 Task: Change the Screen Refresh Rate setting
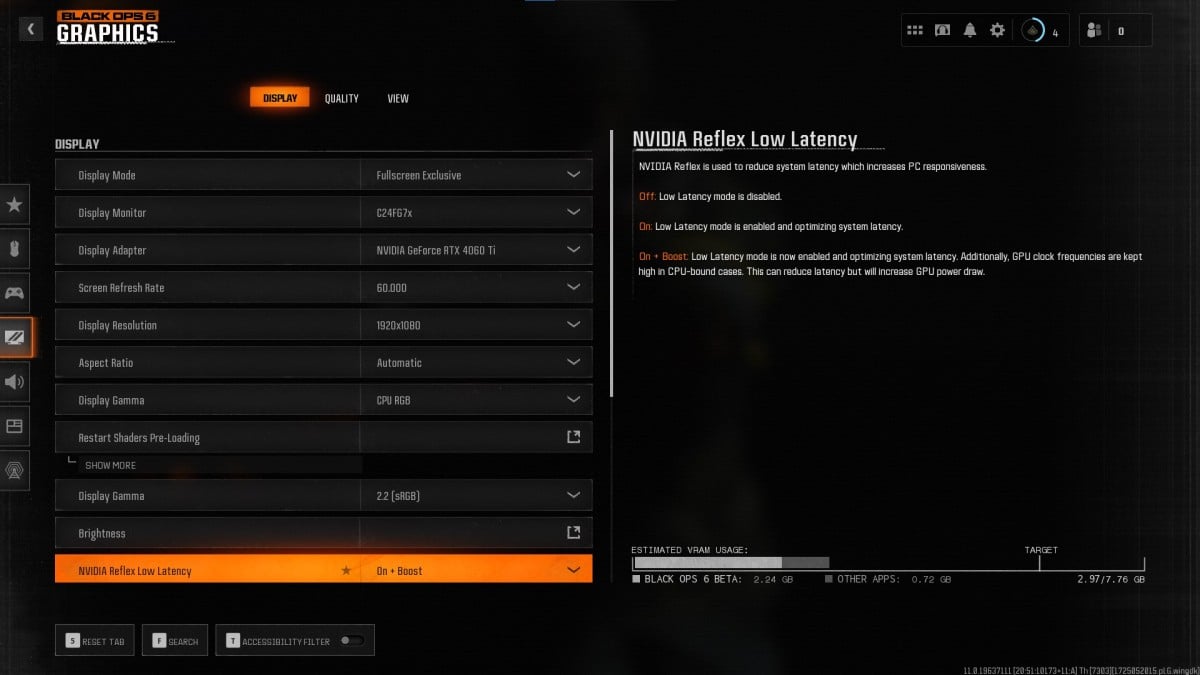point(573,288)
